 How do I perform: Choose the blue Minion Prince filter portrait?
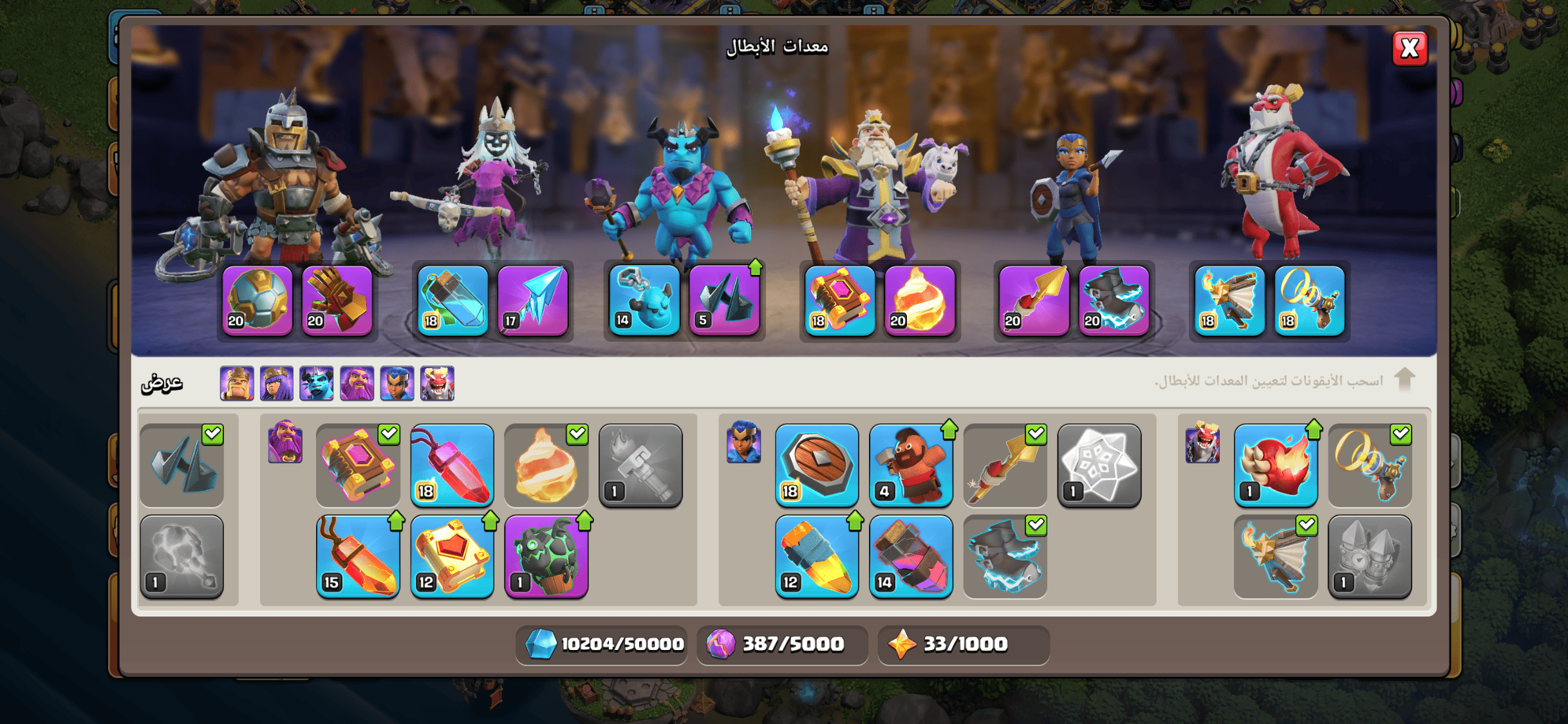(317, 384)
